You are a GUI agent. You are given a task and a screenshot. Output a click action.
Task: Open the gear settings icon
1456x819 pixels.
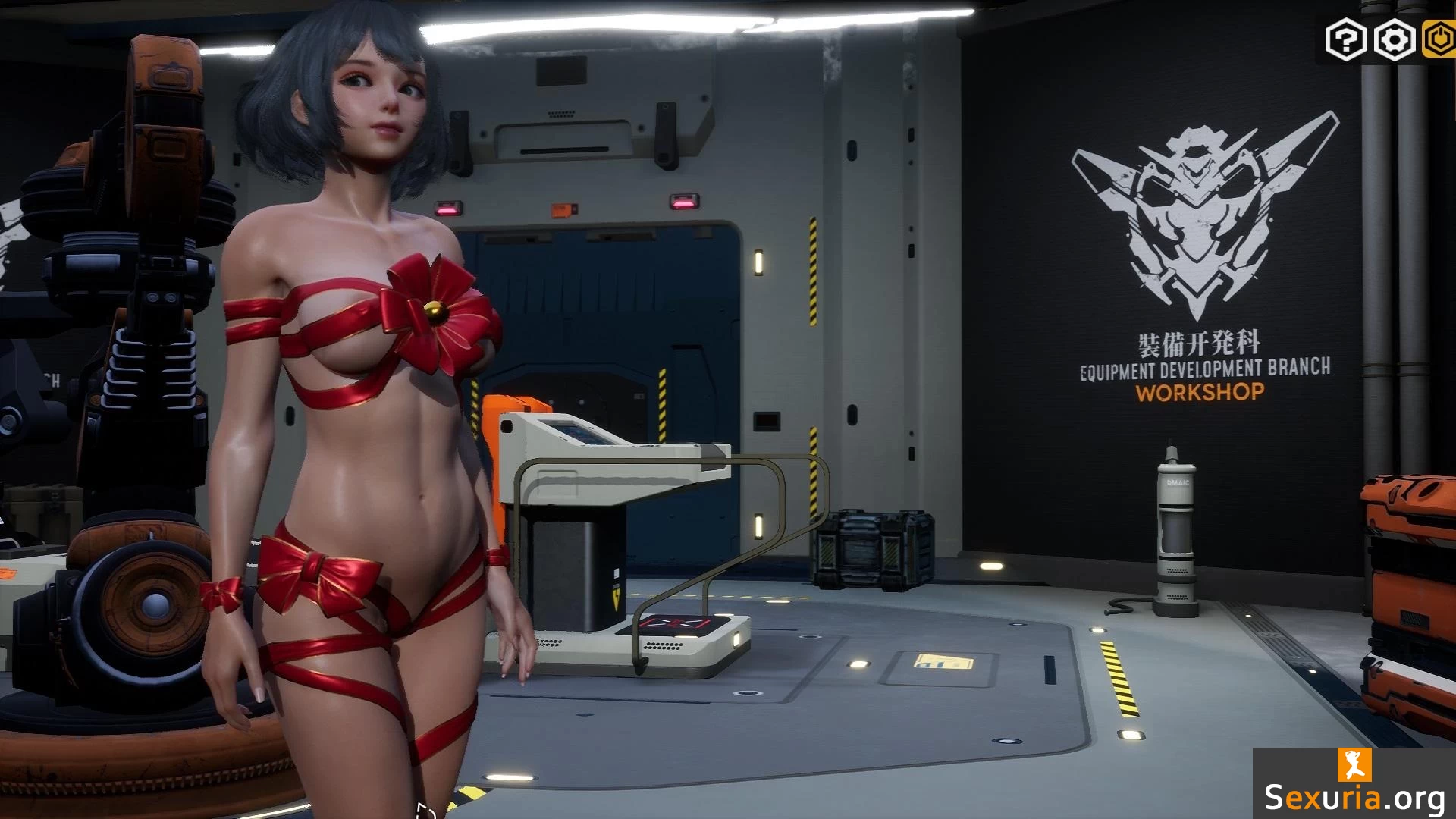point(1394,39)
